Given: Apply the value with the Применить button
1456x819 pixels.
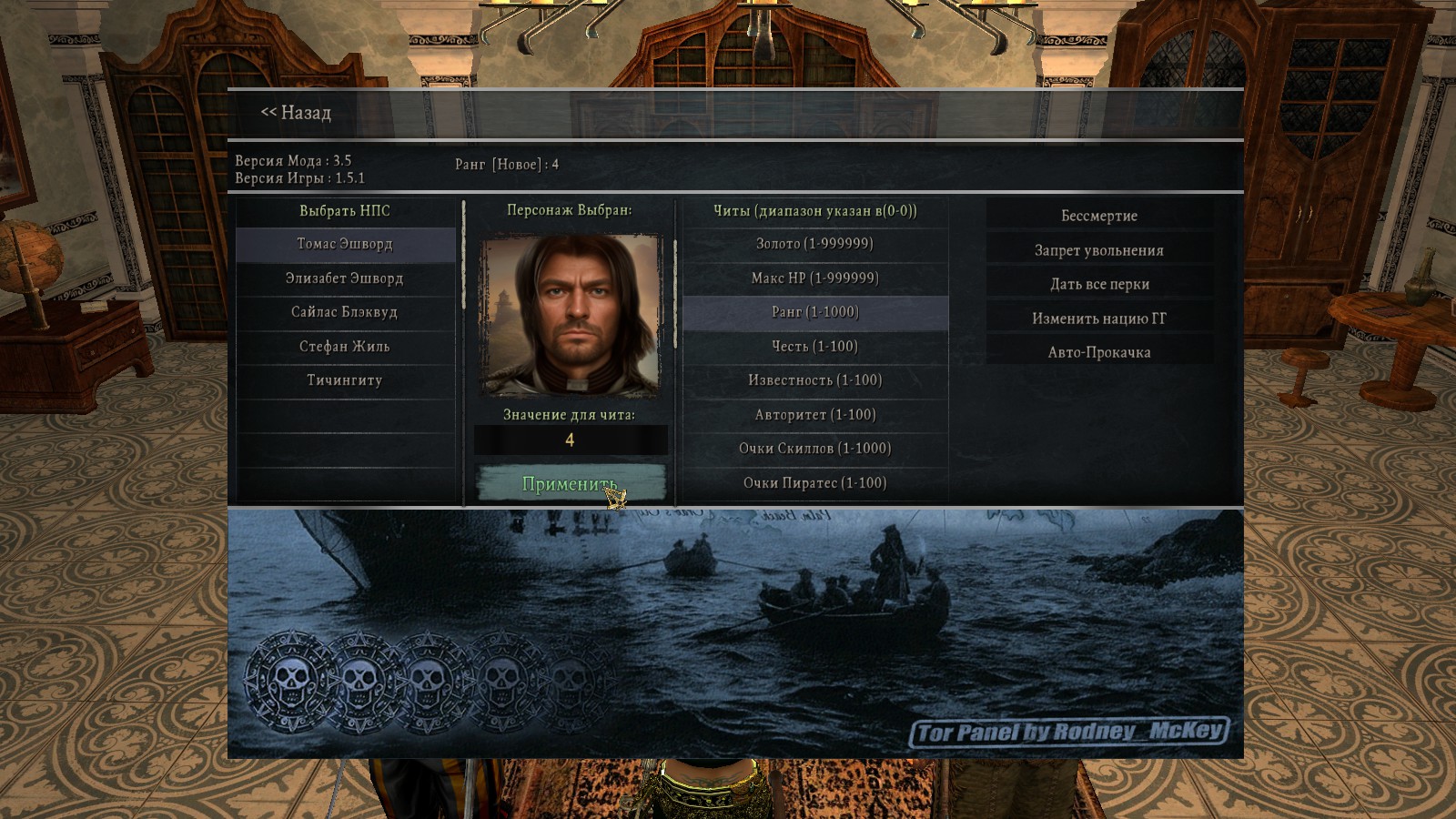Looking at the screenshot, I should pos(571,484).
